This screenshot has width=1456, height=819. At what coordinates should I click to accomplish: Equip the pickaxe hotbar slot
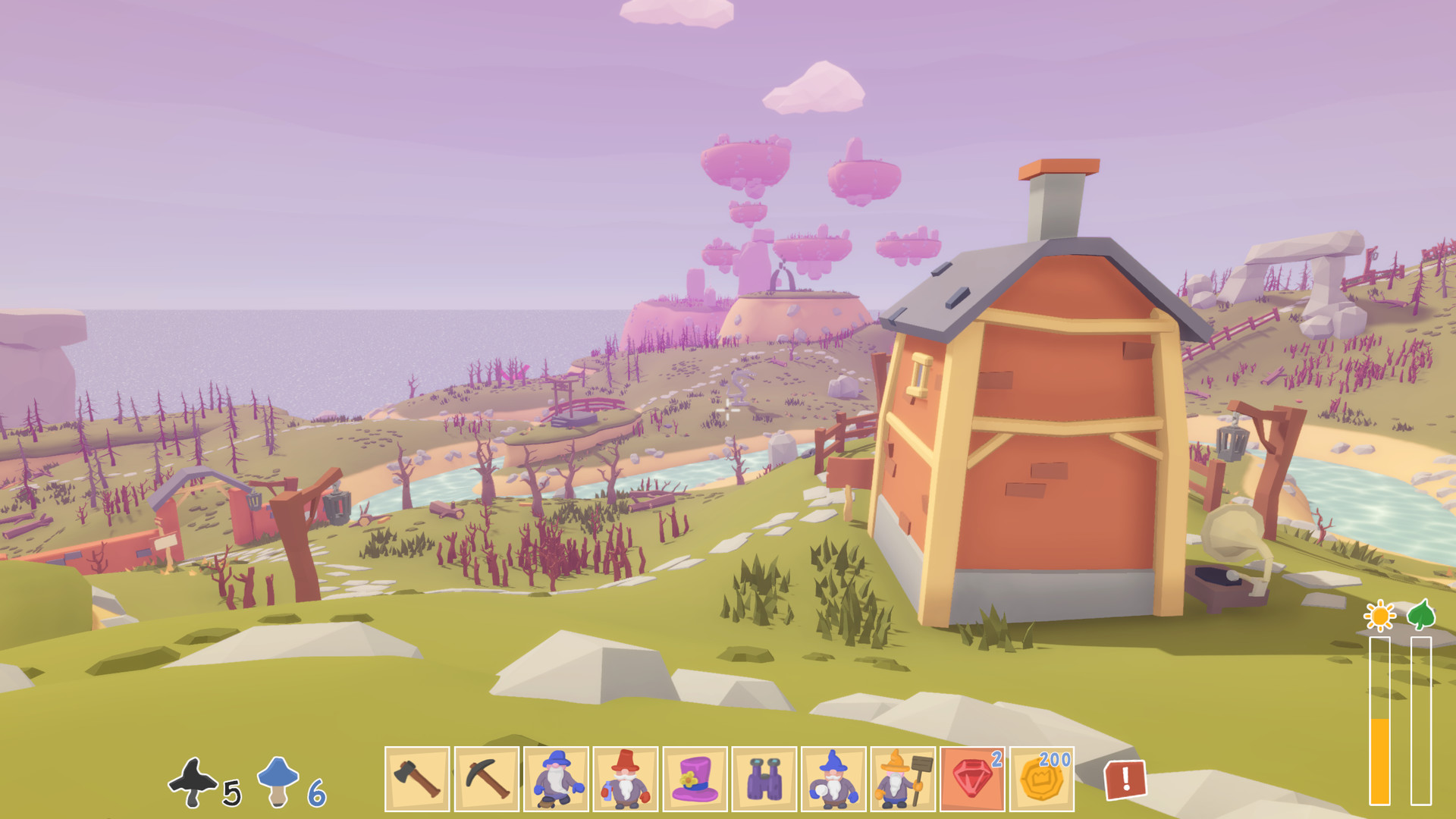(x=487, y=779)
